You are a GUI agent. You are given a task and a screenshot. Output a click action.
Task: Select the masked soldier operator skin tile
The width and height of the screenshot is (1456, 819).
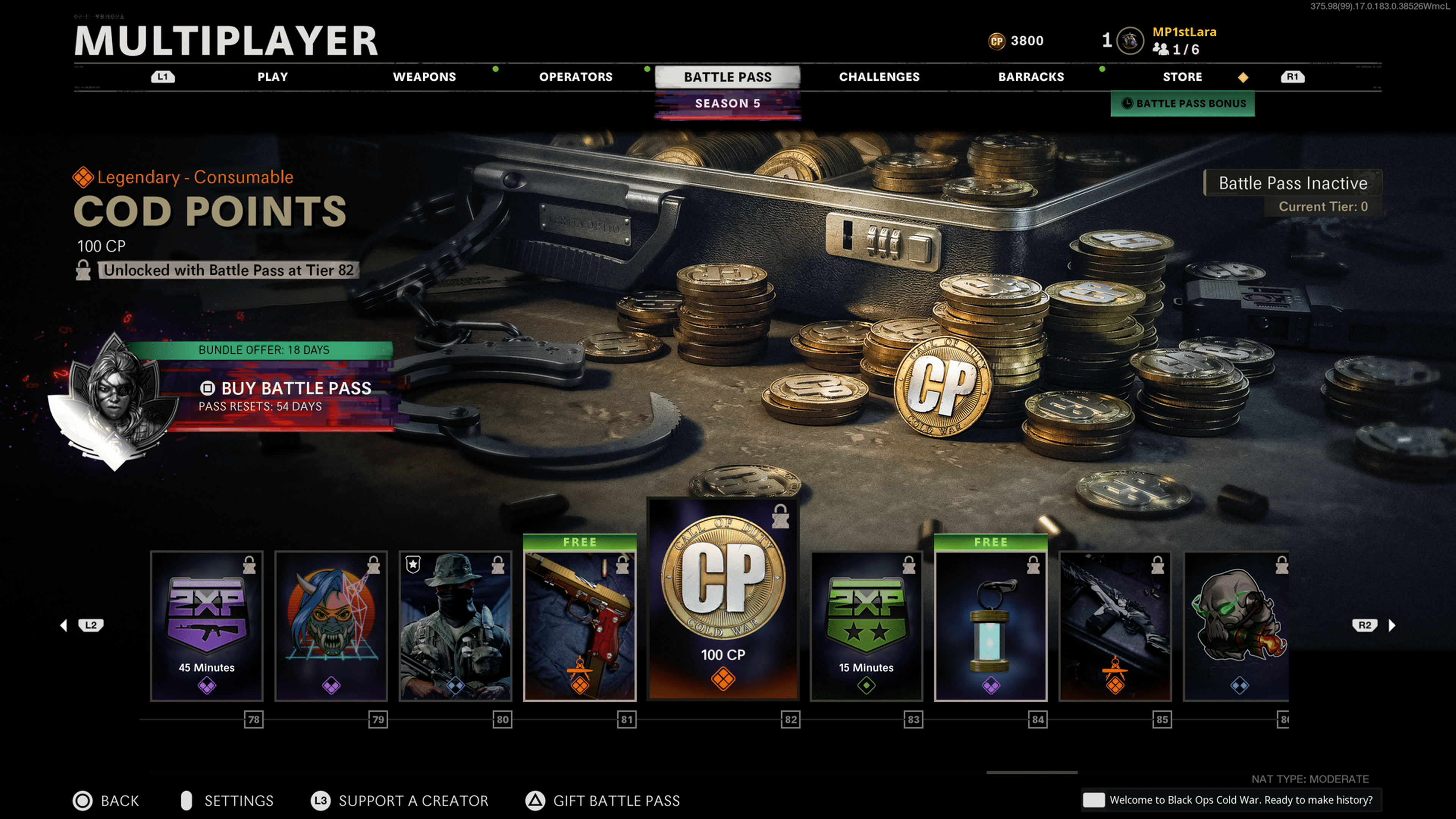(455, 626)
